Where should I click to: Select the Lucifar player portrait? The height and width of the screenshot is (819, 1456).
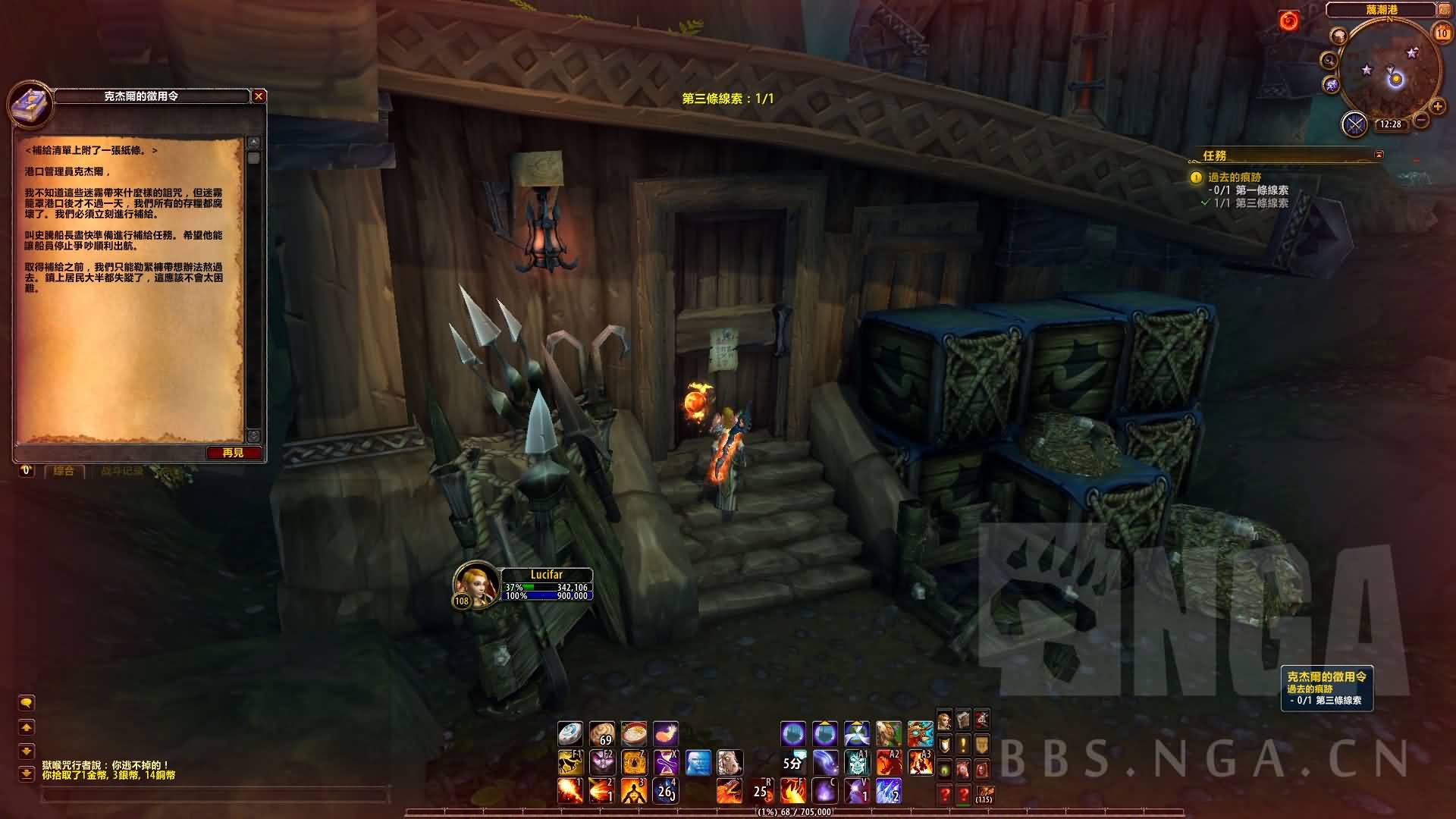coord(475,583)
